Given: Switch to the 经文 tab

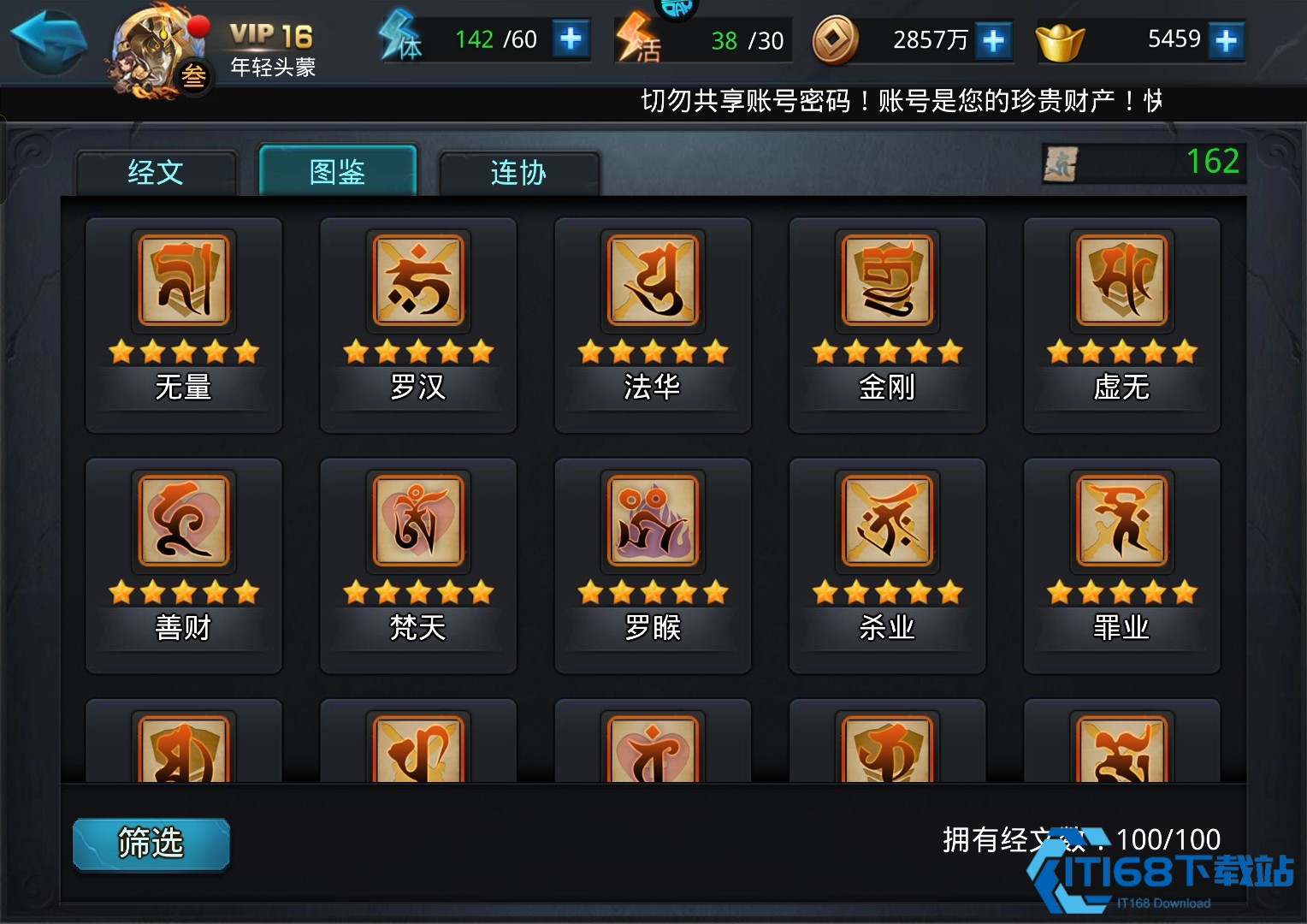Looking at the screenshot, I should (156, 173).
